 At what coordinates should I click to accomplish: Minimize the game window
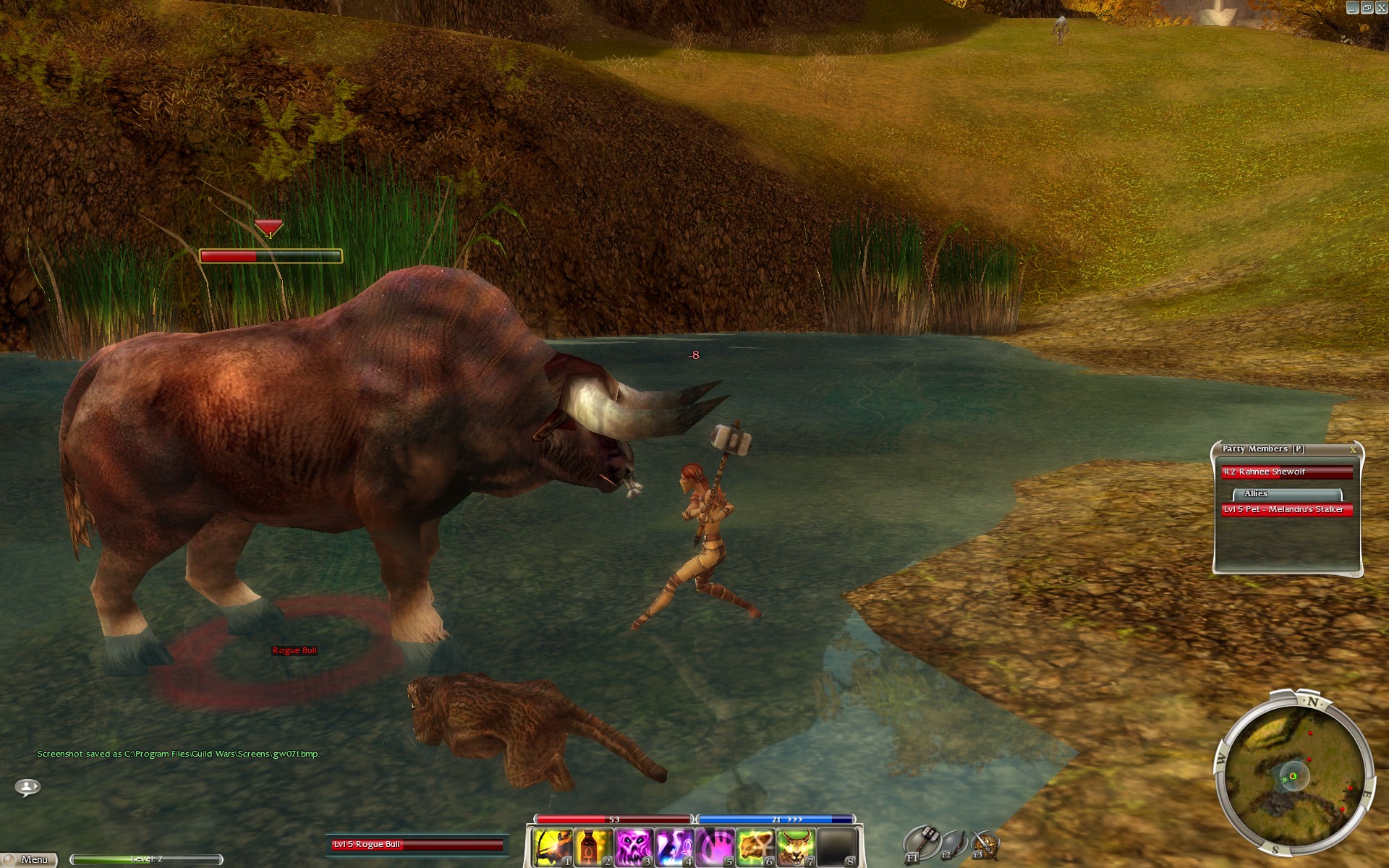pyautogui.click(x=1353, y=7)
